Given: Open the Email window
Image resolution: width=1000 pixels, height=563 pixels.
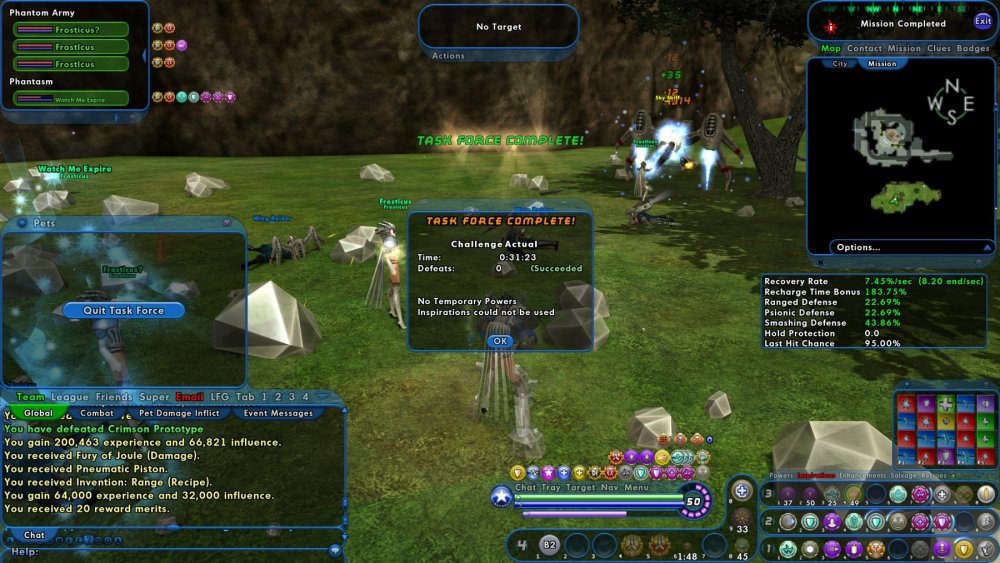Looking at the screenshot, I should pos(189,397).
